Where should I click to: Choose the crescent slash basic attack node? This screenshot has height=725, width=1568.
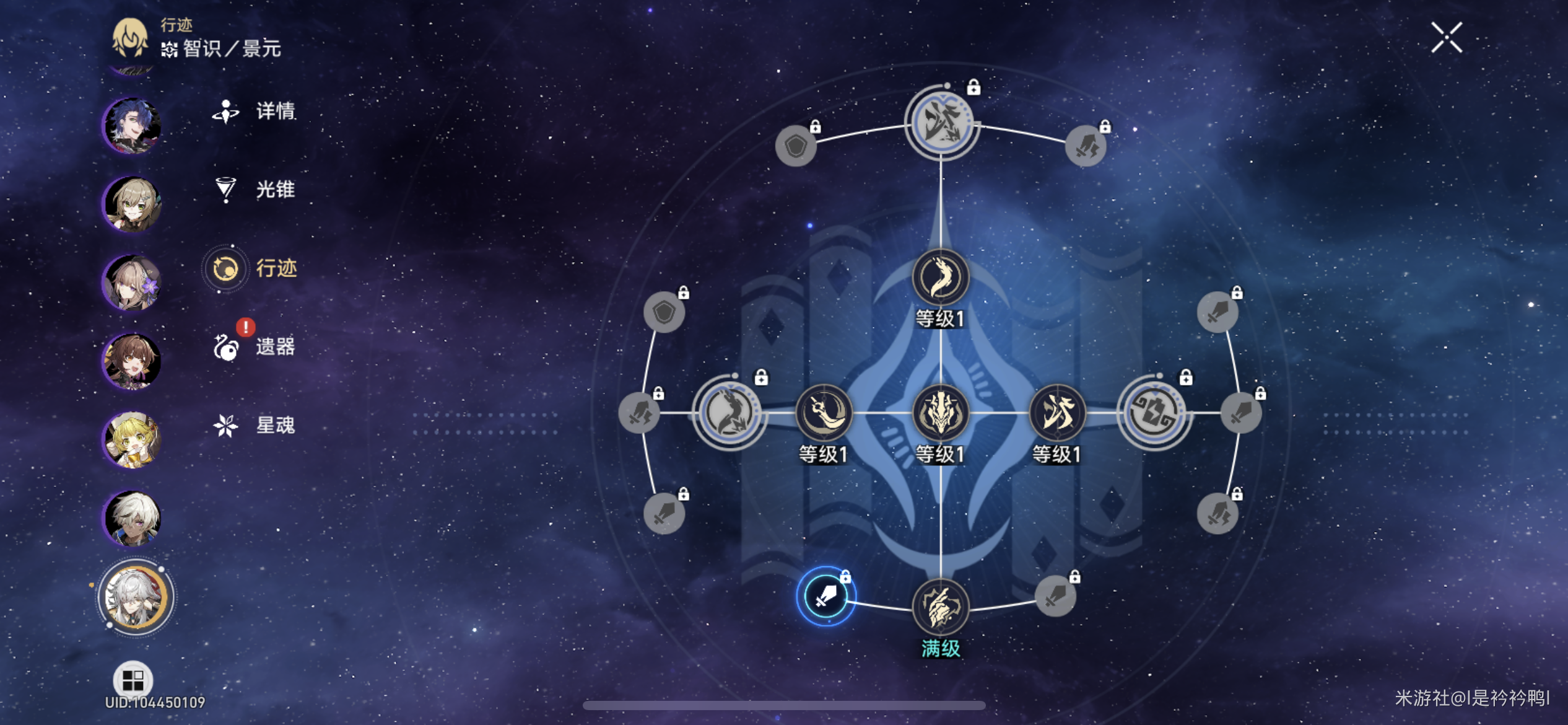824,413
